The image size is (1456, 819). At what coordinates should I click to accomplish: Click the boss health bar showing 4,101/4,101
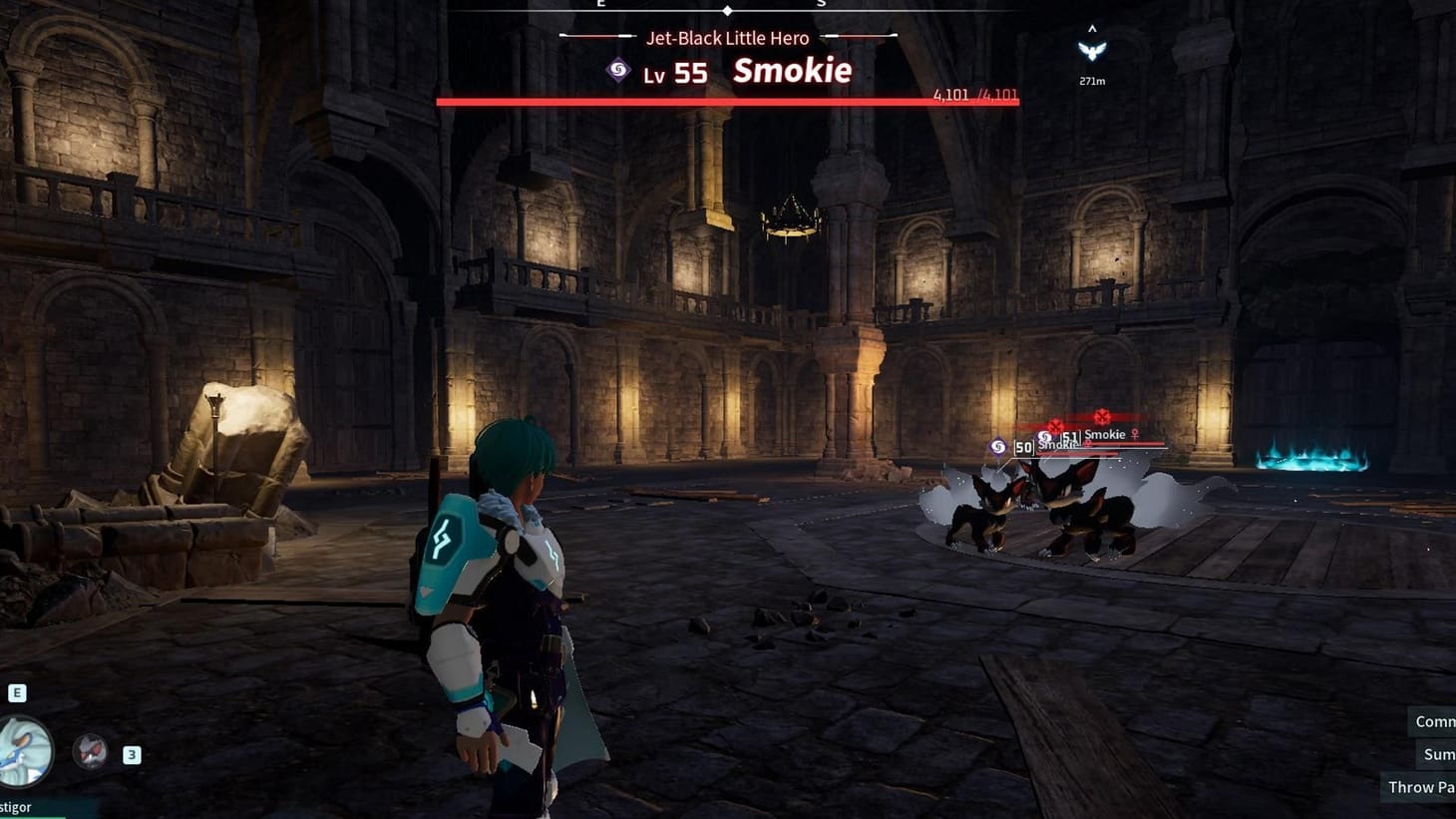point(727,100)
